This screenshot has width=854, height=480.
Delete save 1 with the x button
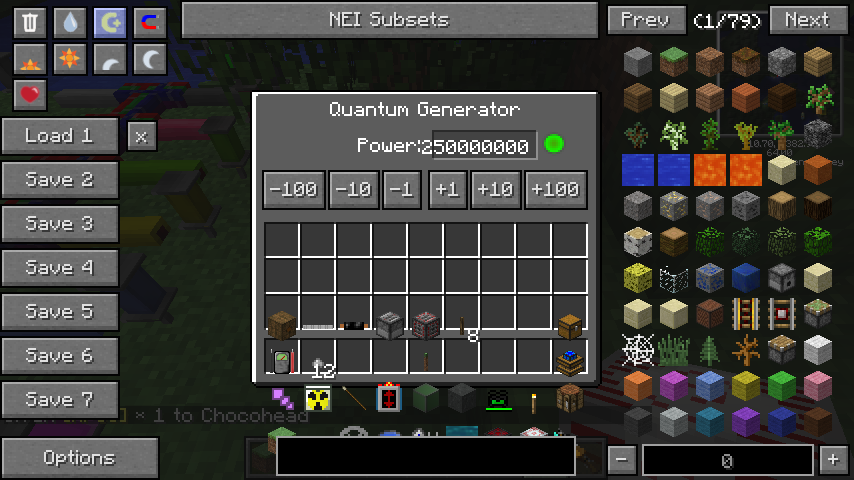point(142,136)
